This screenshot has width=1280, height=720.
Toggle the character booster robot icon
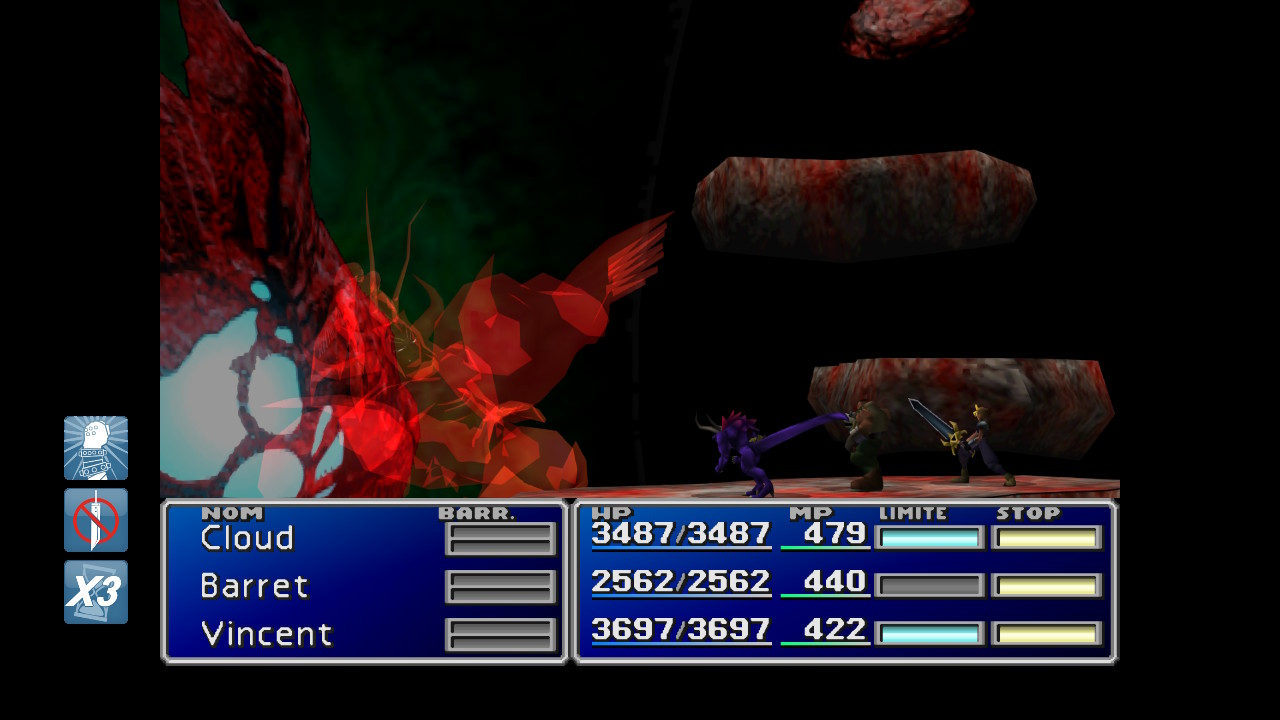96,448
